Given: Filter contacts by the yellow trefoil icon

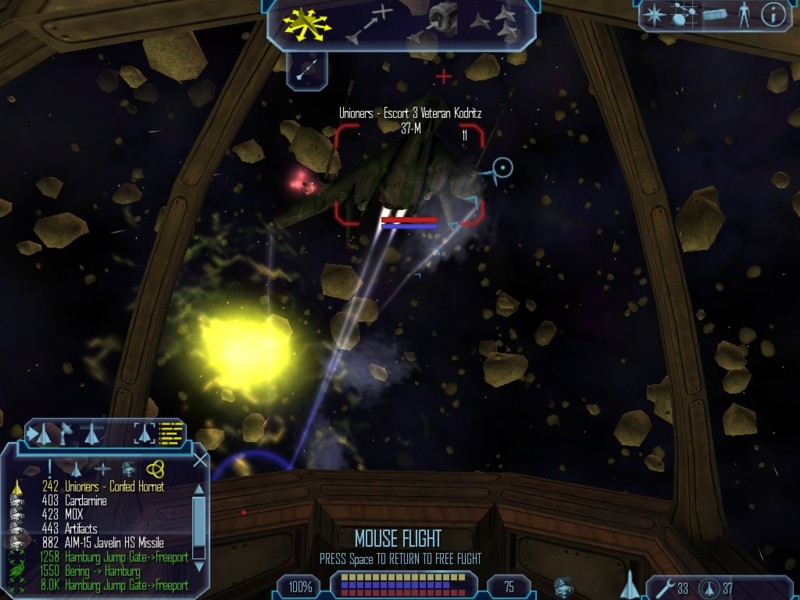Looking at the screenshot, I should coord(154,469).
